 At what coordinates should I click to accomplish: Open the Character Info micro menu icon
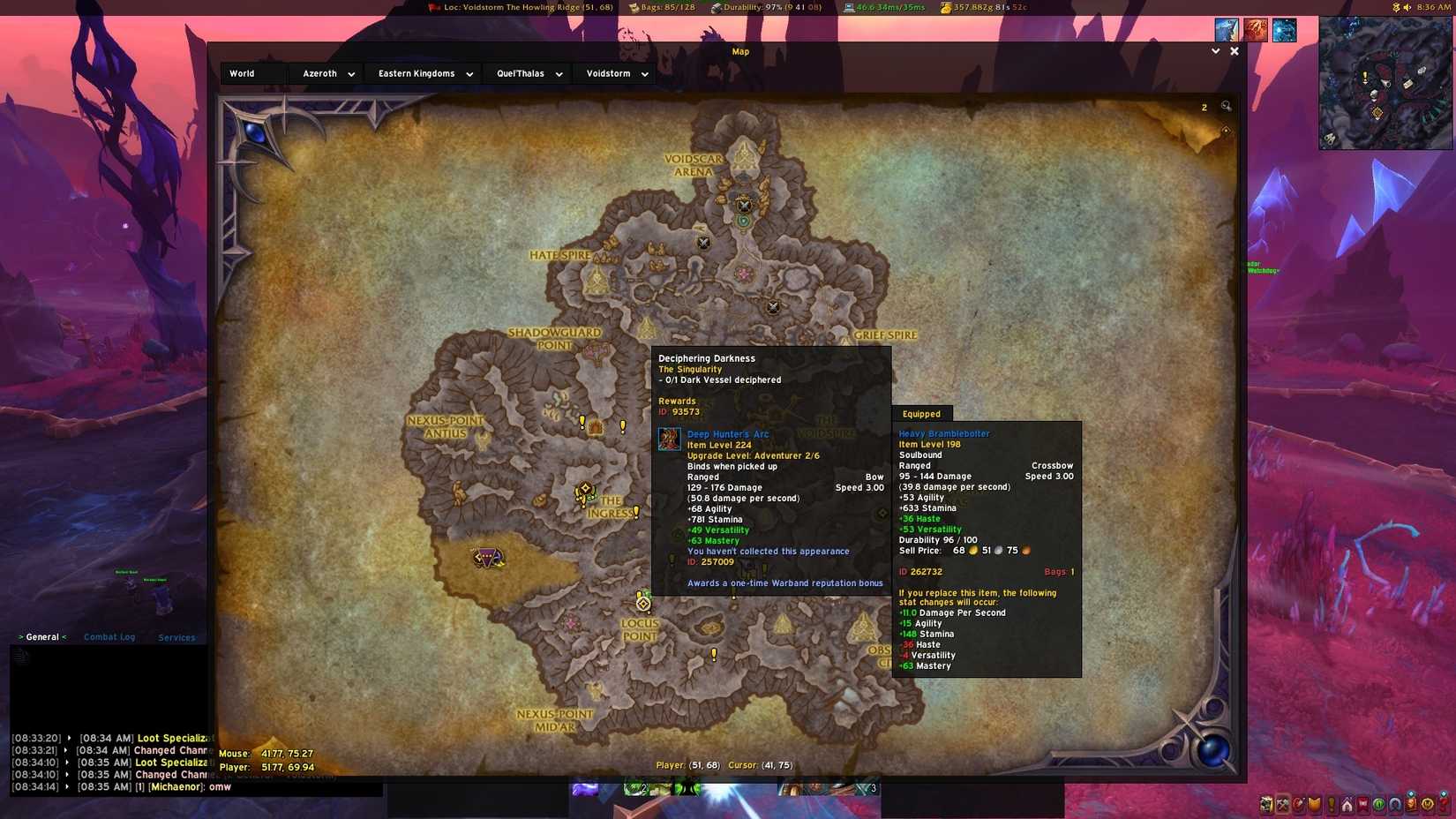[x=1266, y=805]
